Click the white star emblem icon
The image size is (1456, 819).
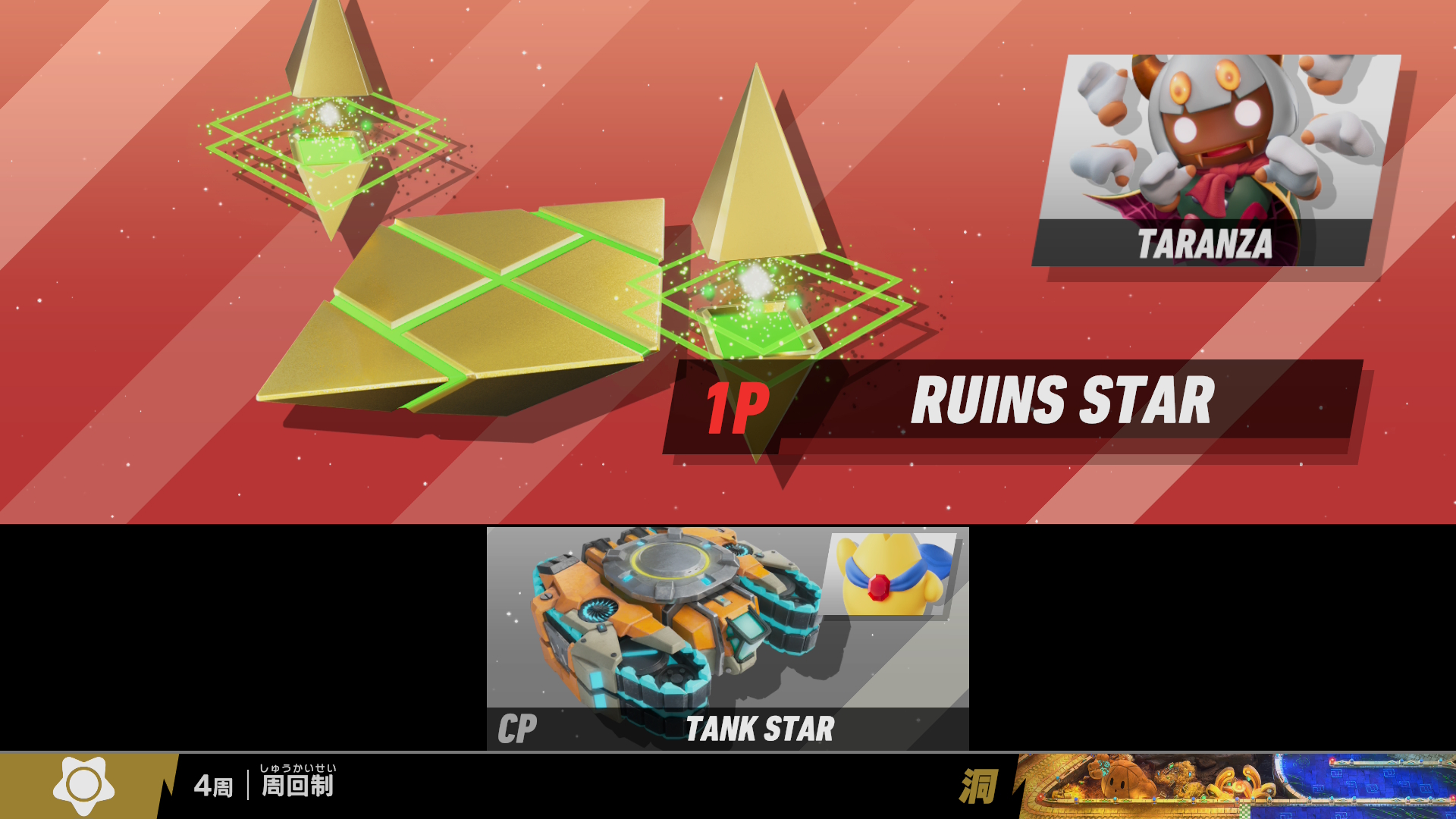pyautogui.click(x=83, y=785)
